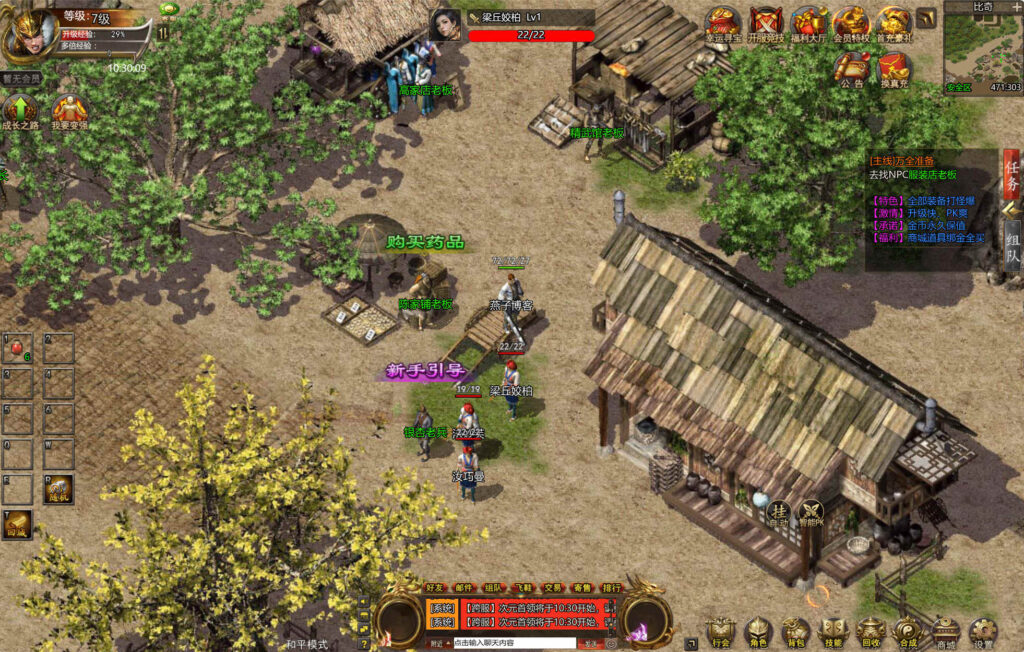The image size is (1024, 652).
Task: Switch to the 好友 friends chat tab
Action: tap(435, 588)
